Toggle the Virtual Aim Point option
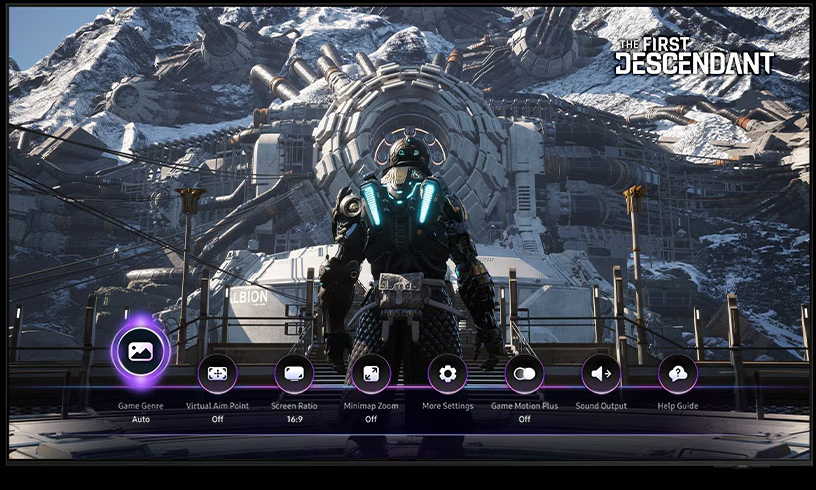The height and width of the screenshot is (490, 816). coord(217,374)
